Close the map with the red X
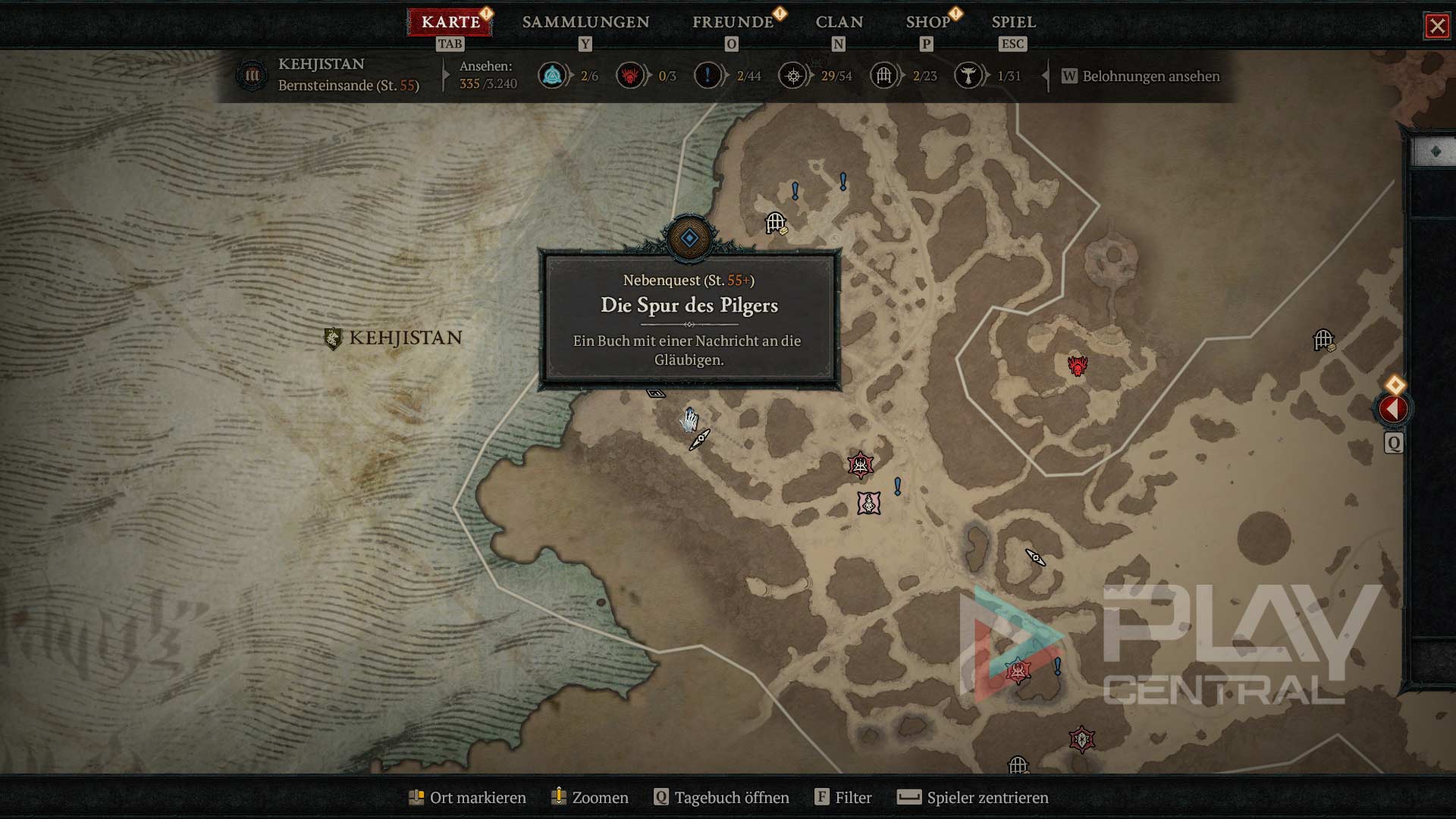The image size is (1456, 819). pyautogui.click(x=1437, y=26)
